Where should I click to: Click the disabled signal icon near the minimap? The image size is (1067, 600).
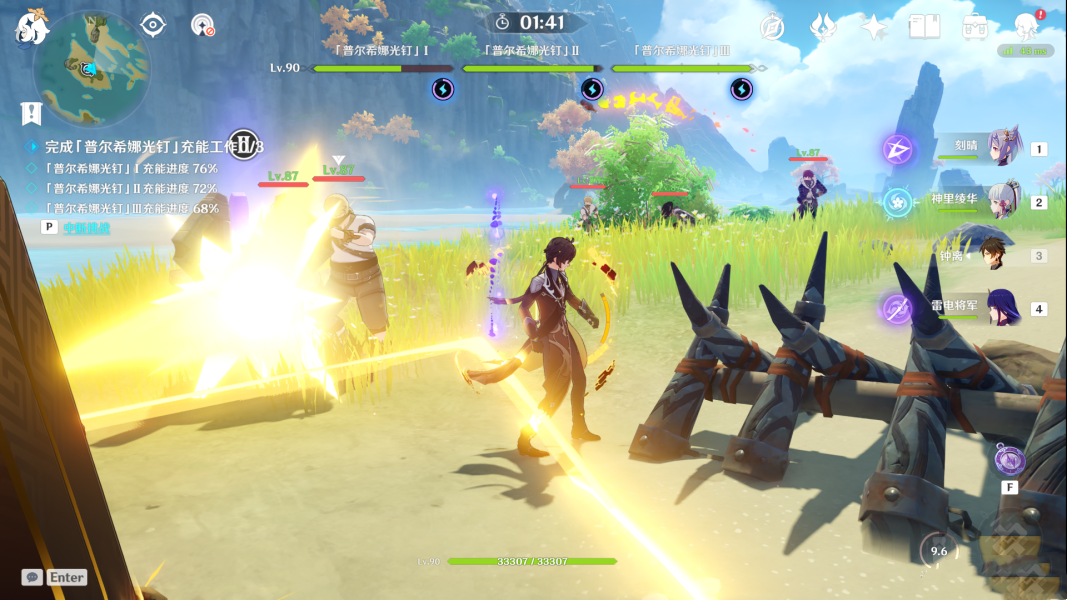point(203,25)
